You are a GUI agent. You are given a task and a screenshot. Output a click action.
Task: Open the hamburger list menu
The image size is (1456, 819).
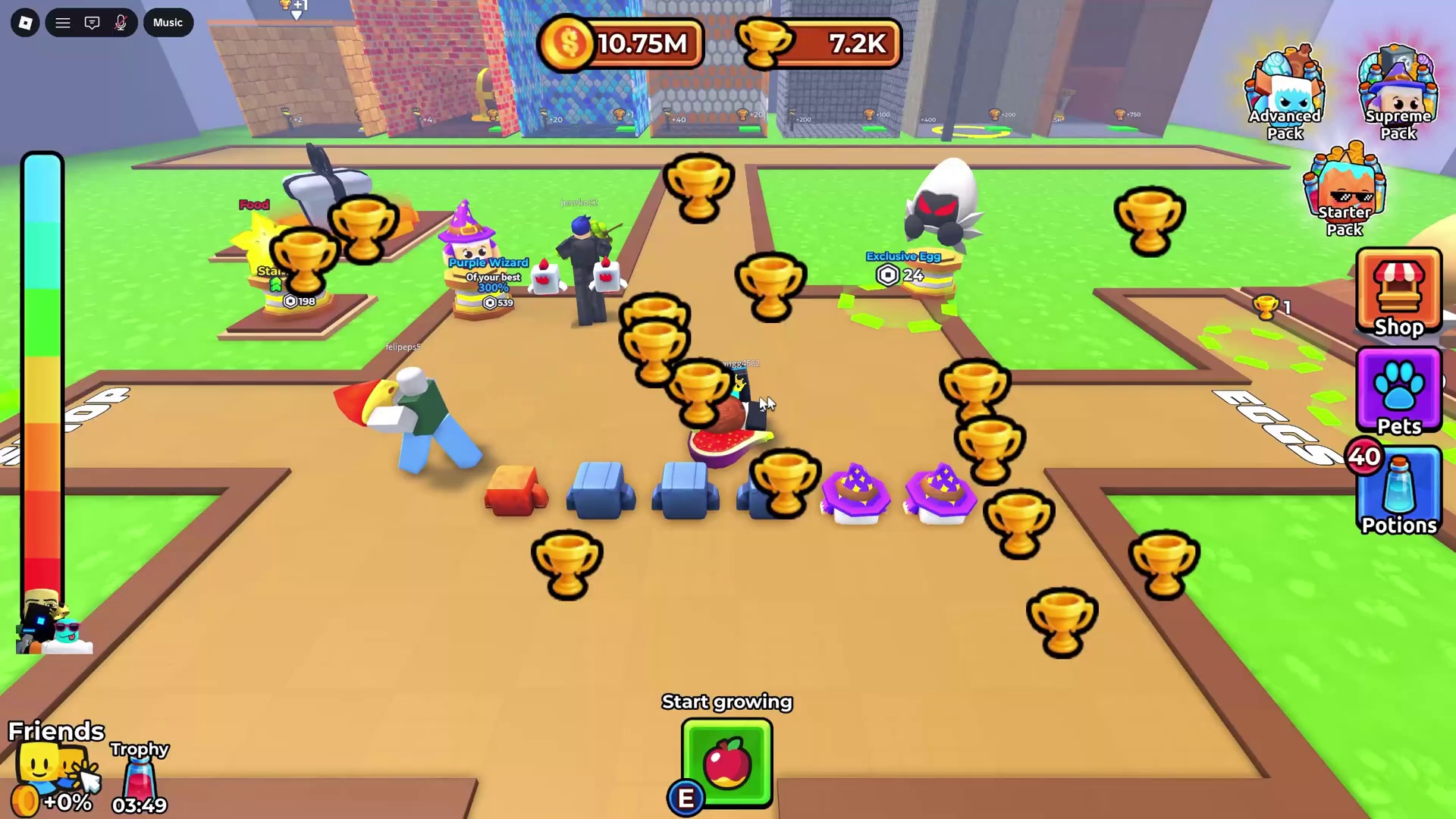coord(63,23)
